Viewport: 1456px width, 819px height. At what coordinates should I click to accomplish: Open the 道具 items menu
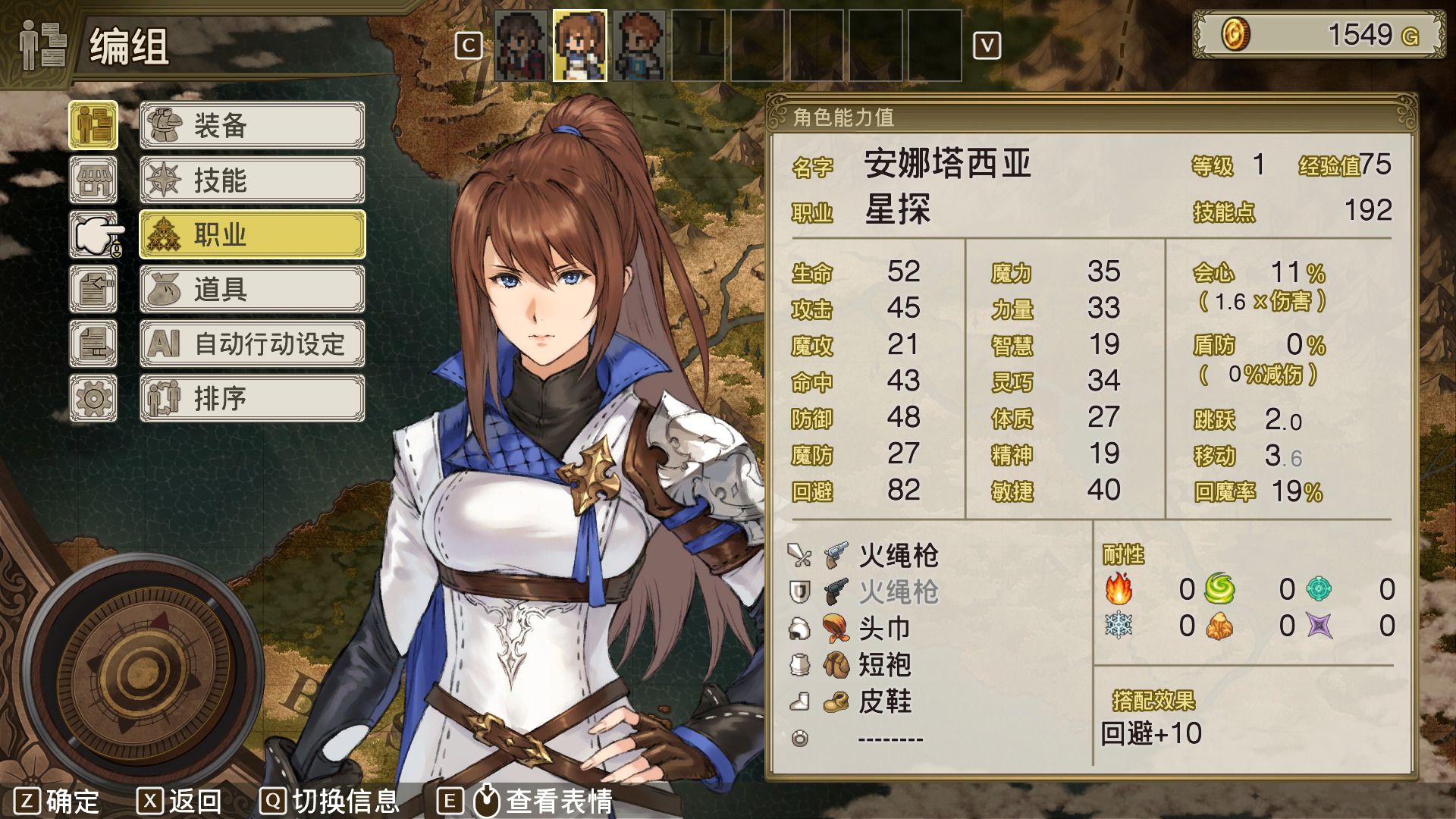[252, 289]
